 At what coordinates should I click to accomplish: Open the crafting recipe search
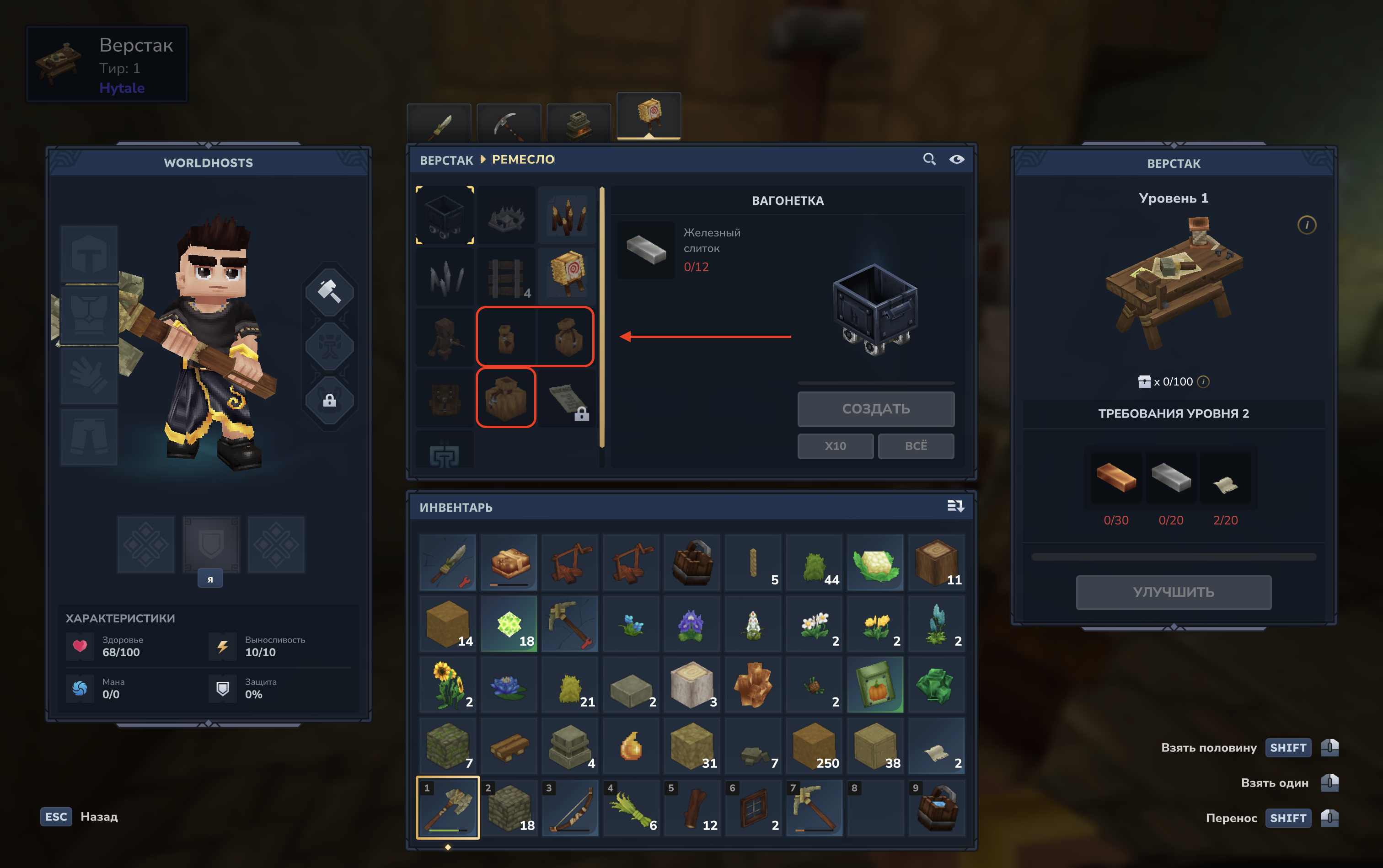[929, 159]
